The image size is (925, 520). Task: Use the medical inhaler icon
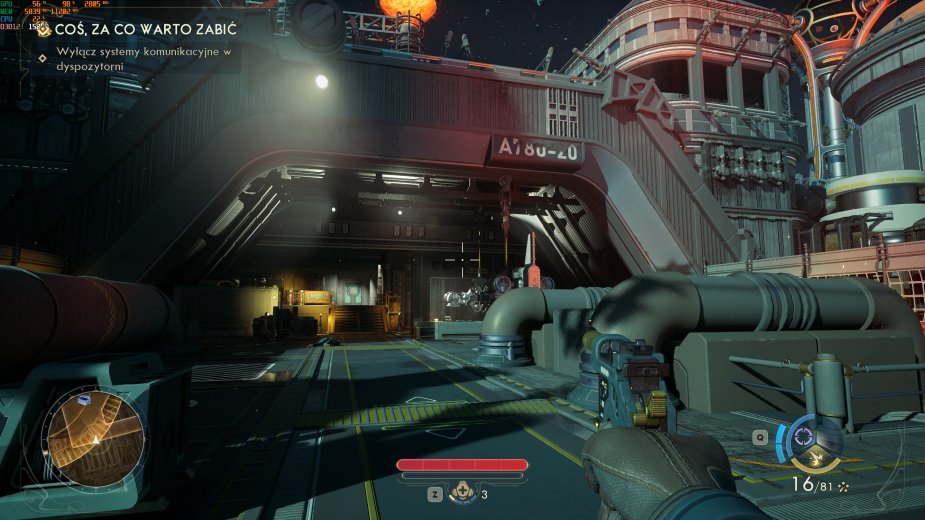(x=462, y=491)
